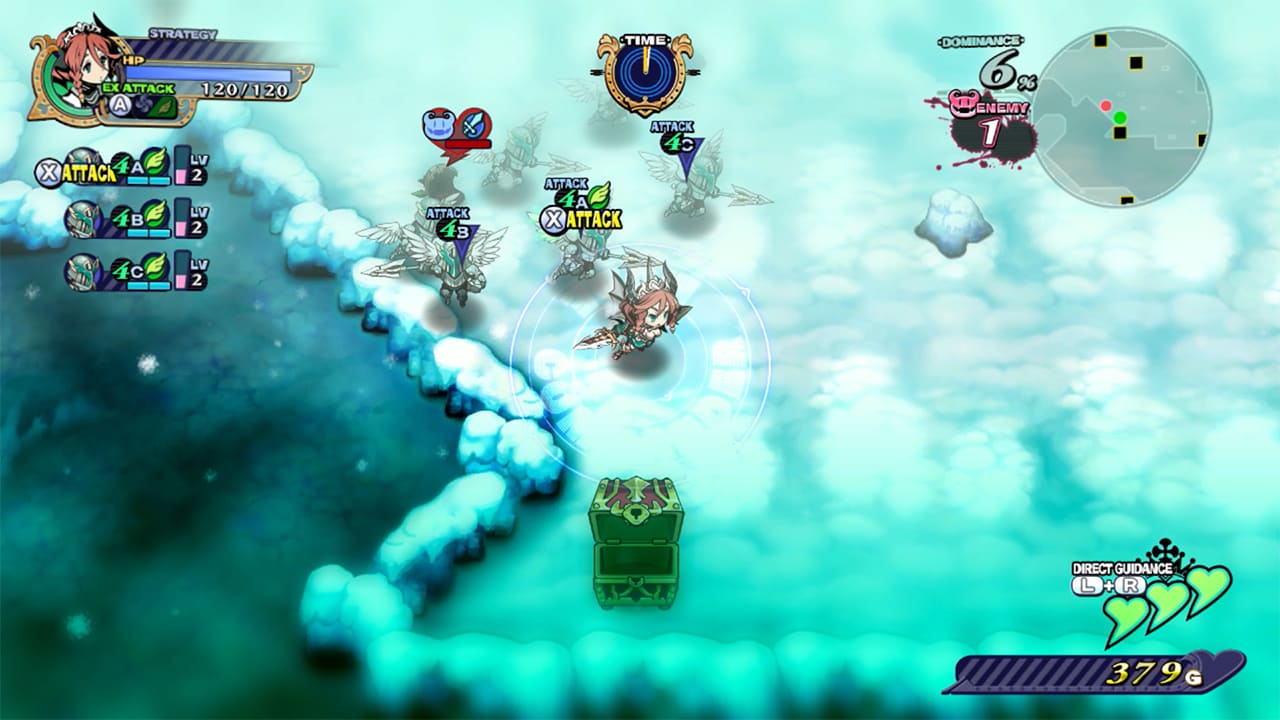Click the ENEMY pig face icon
The width and height of the screenshot is (1280, 720).
[x=965, y=104]
